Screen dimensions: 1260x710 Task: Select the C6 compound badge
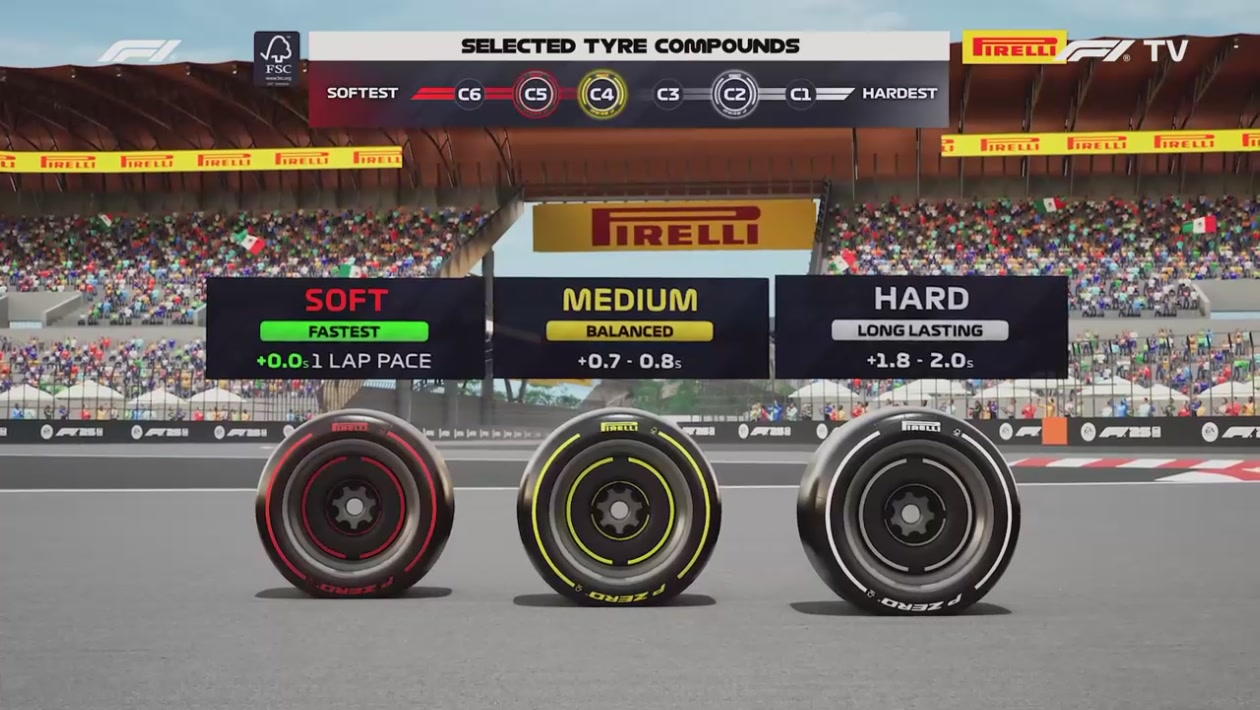[x=469, y=94]
